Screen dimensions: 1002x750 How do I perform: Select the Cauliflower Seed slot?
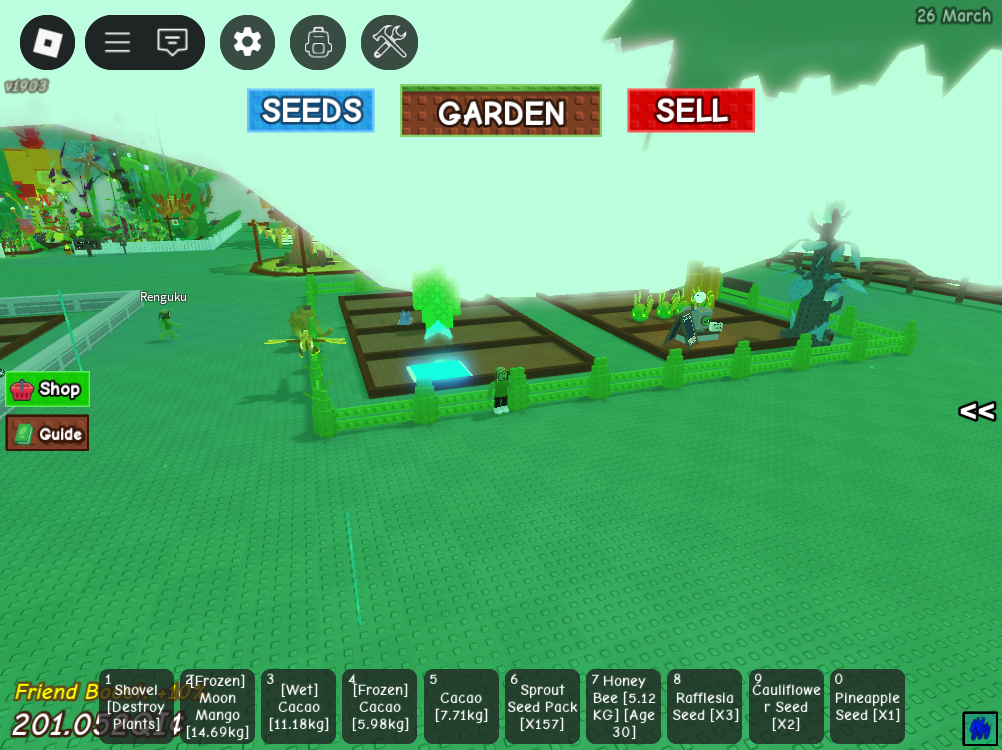[786, 707]
